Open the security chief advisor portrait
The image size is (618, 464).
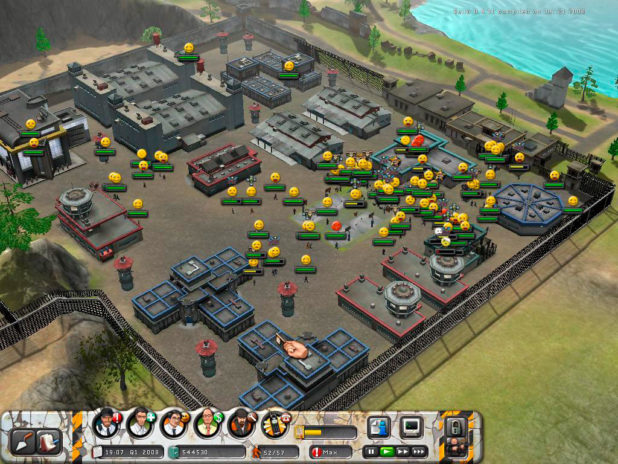[105, 424]
